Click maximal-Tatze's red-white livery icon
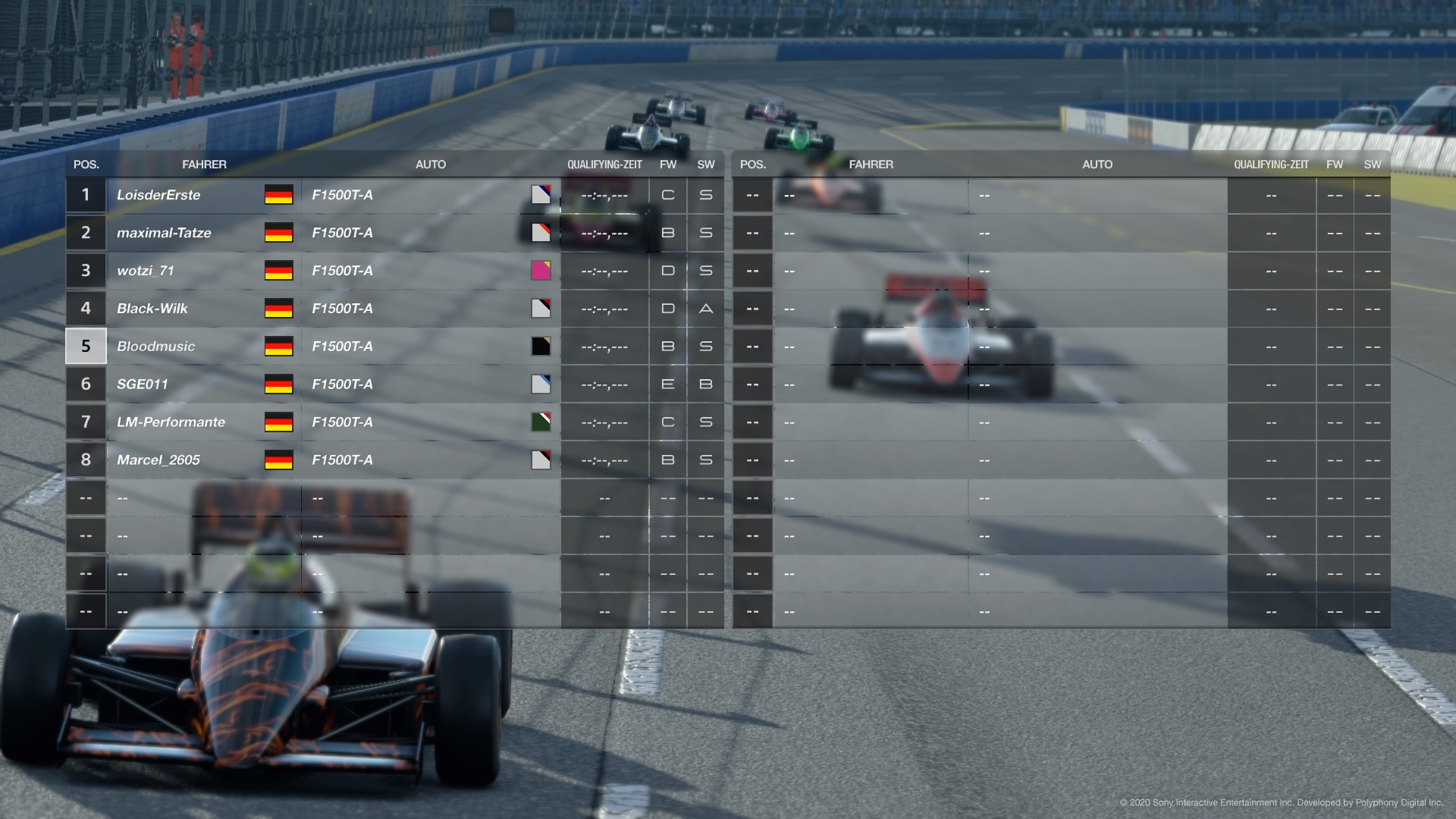The height and width of the screenshot is (819, 1456). 541,233
